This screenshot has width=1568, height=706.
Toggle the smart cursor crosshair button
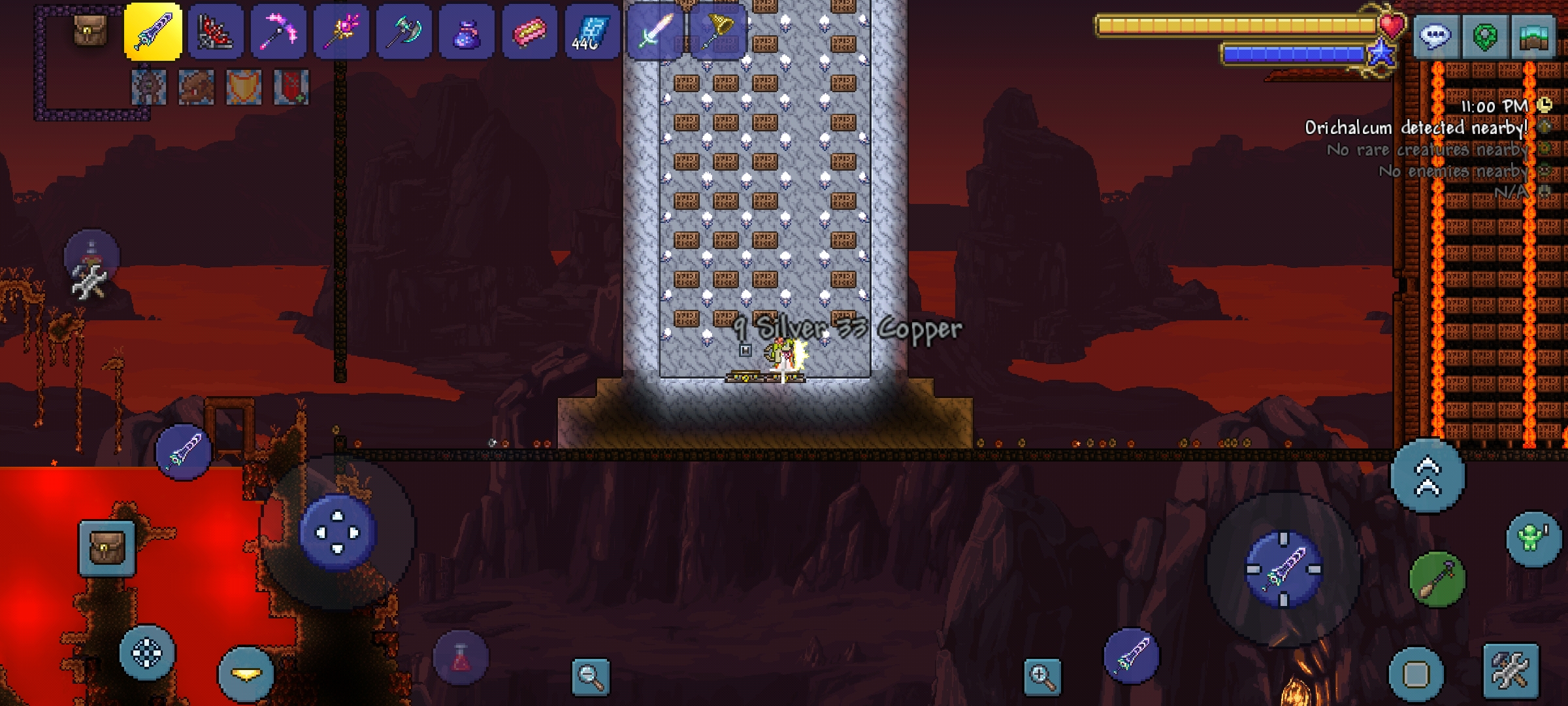coord(147,652)
